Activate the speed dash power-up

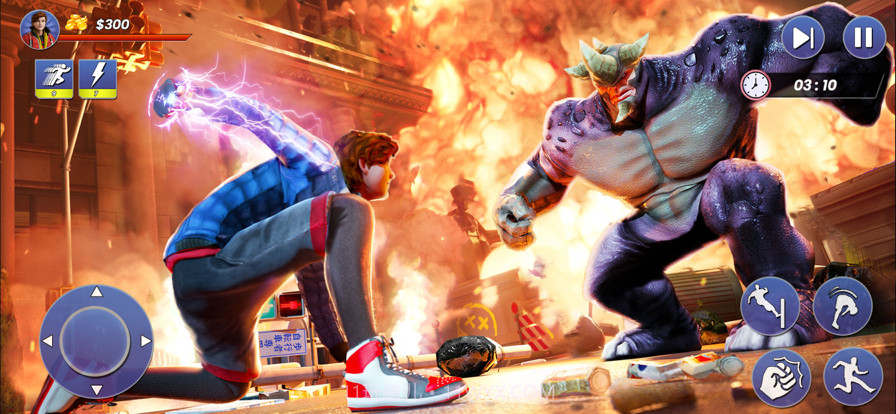click(54, 79)
